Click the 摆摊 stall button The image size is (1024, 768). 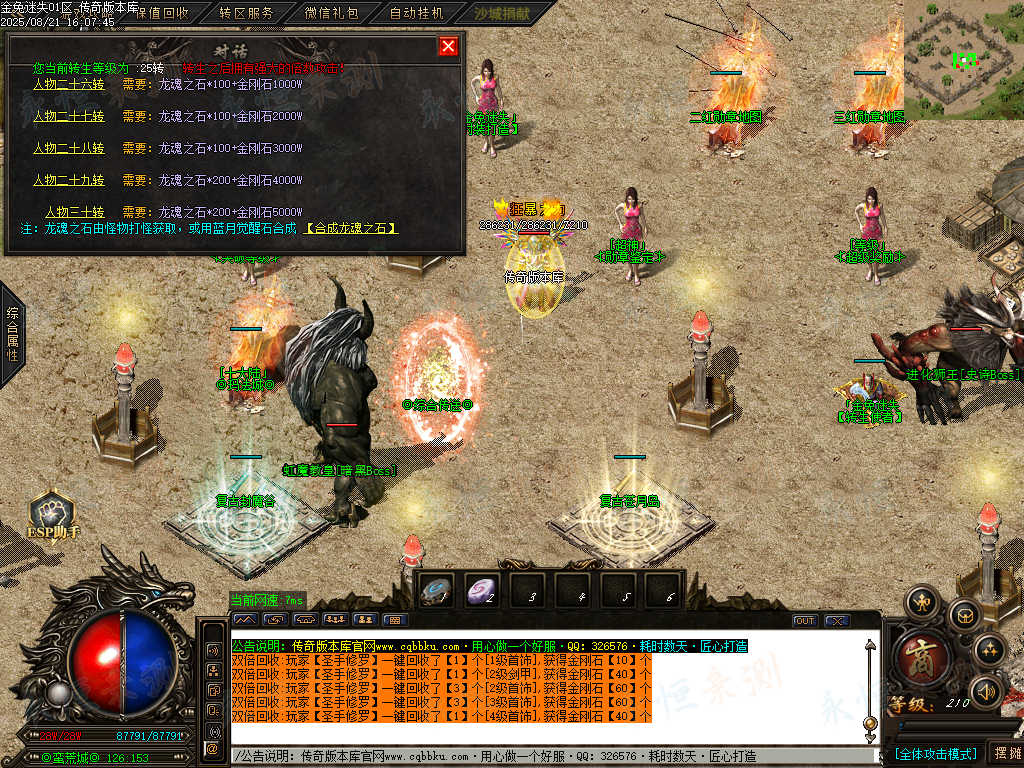point(1005,752)
